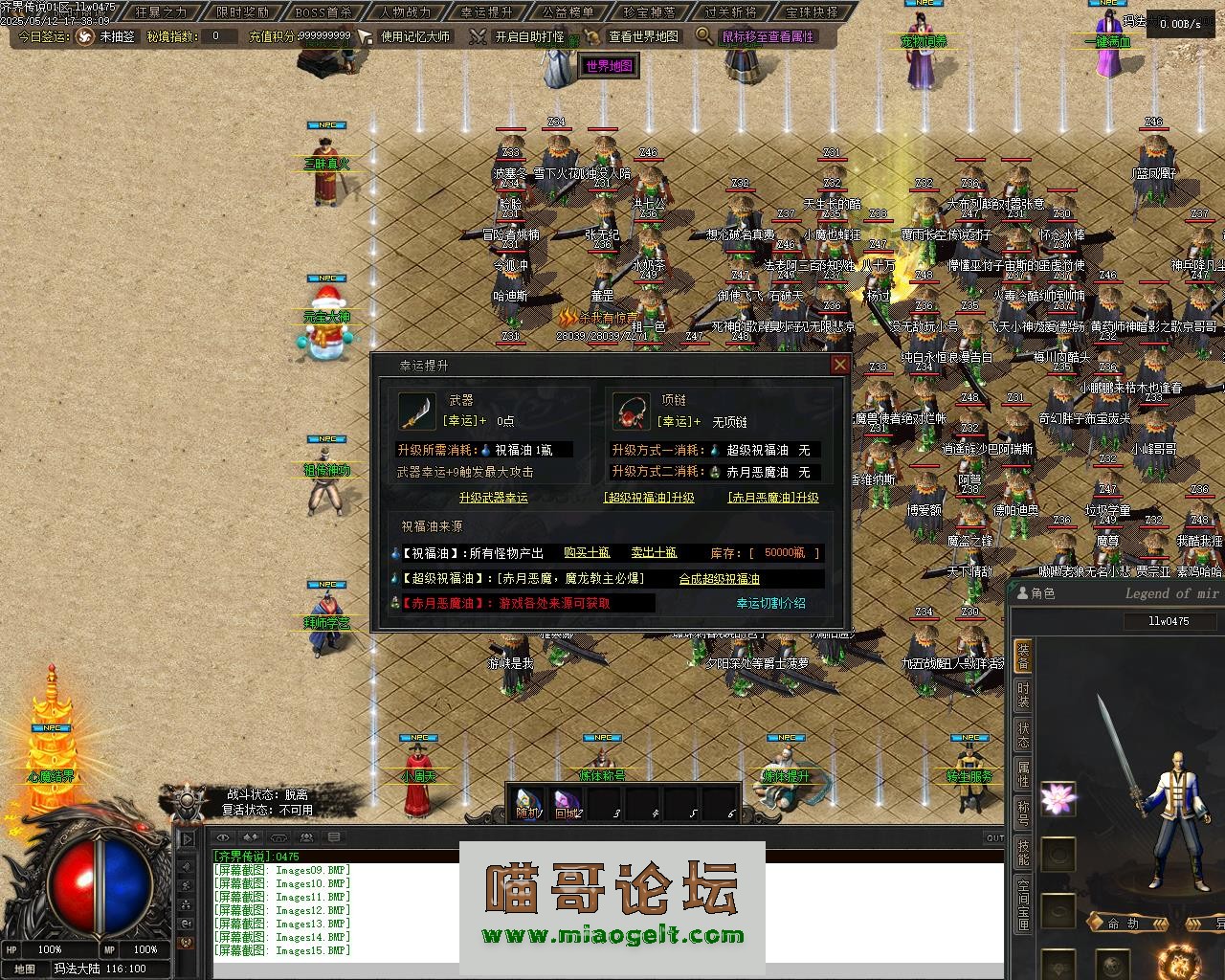Open the 狂暴之力 top menu tab
Viewport: 1225px width, 980px height.
pos(161,12)
